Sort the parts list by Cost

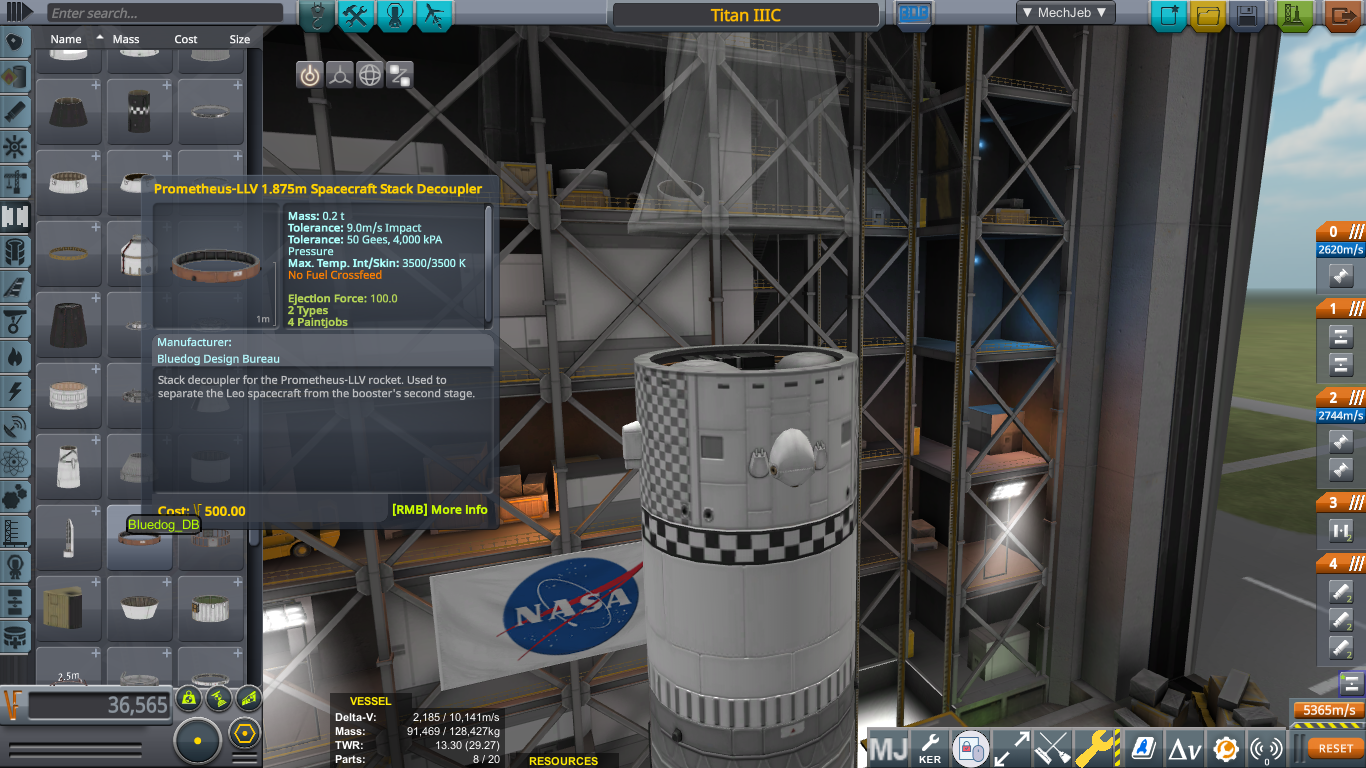(185, 39)
